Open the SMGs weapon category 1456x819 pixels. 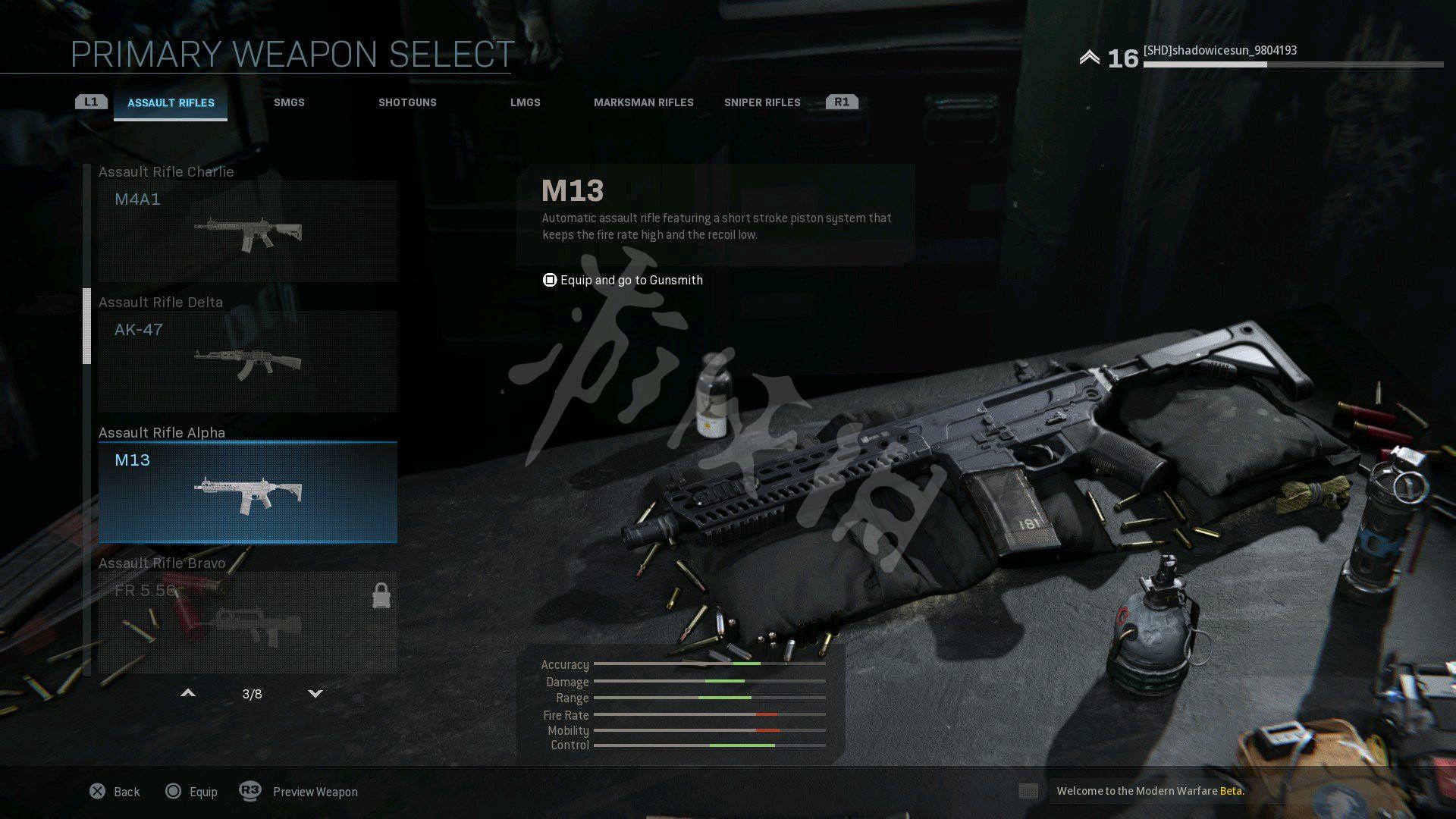point(289,103)
